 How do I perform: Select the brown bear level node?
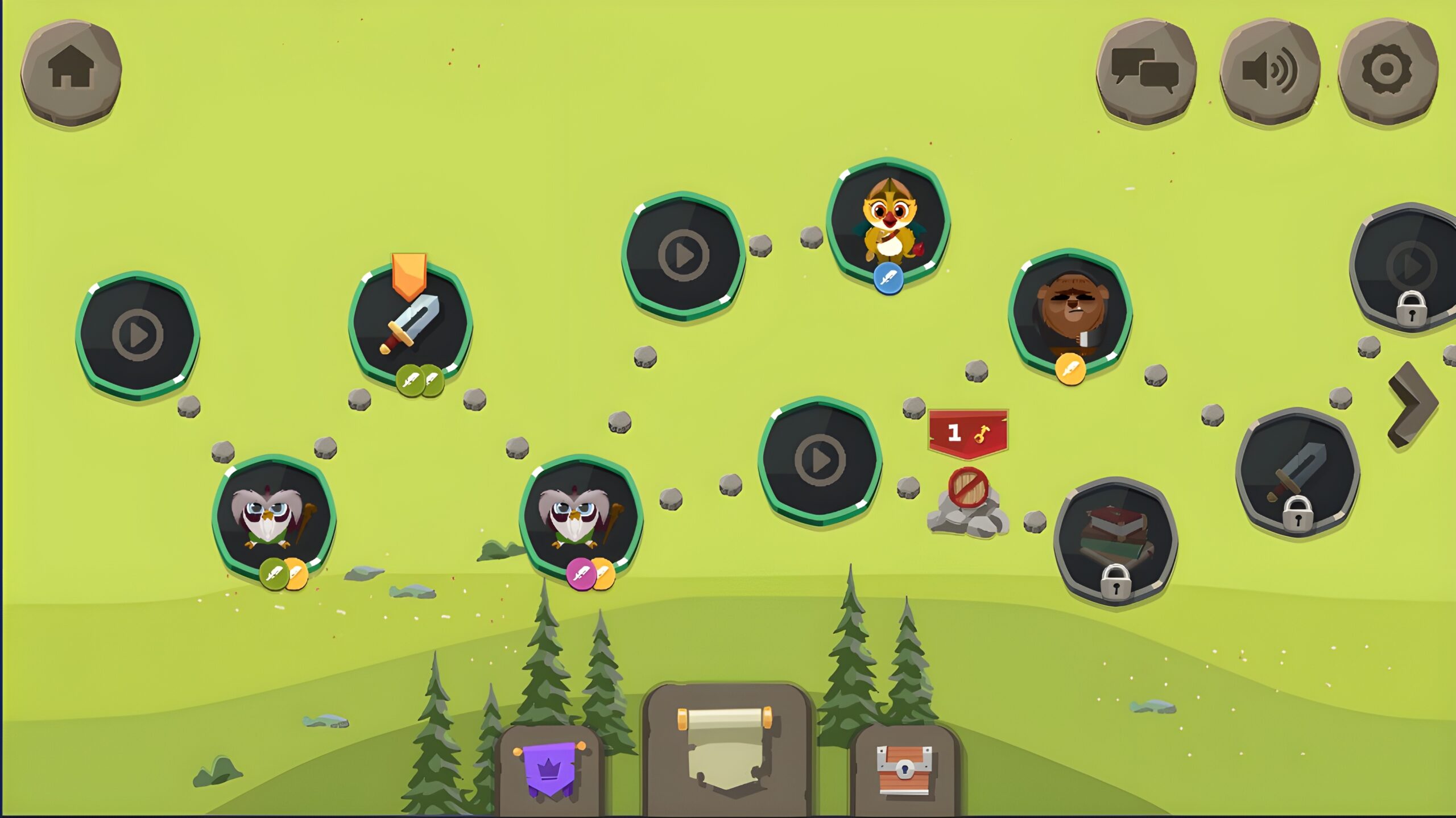point(1070,312)
